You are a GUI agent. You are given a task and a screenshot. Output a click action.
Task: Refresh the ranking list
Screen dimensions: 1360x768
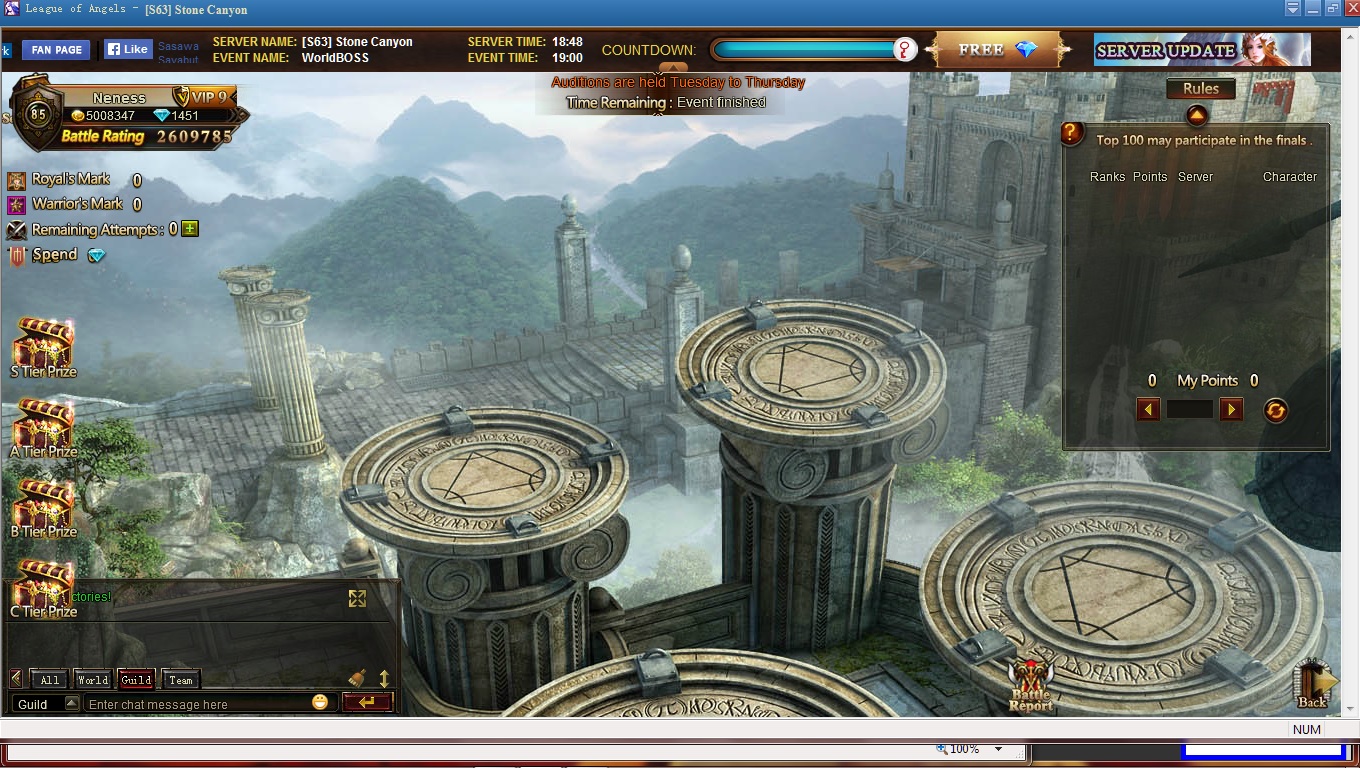pyautogui.click(x=1275, y=410)
